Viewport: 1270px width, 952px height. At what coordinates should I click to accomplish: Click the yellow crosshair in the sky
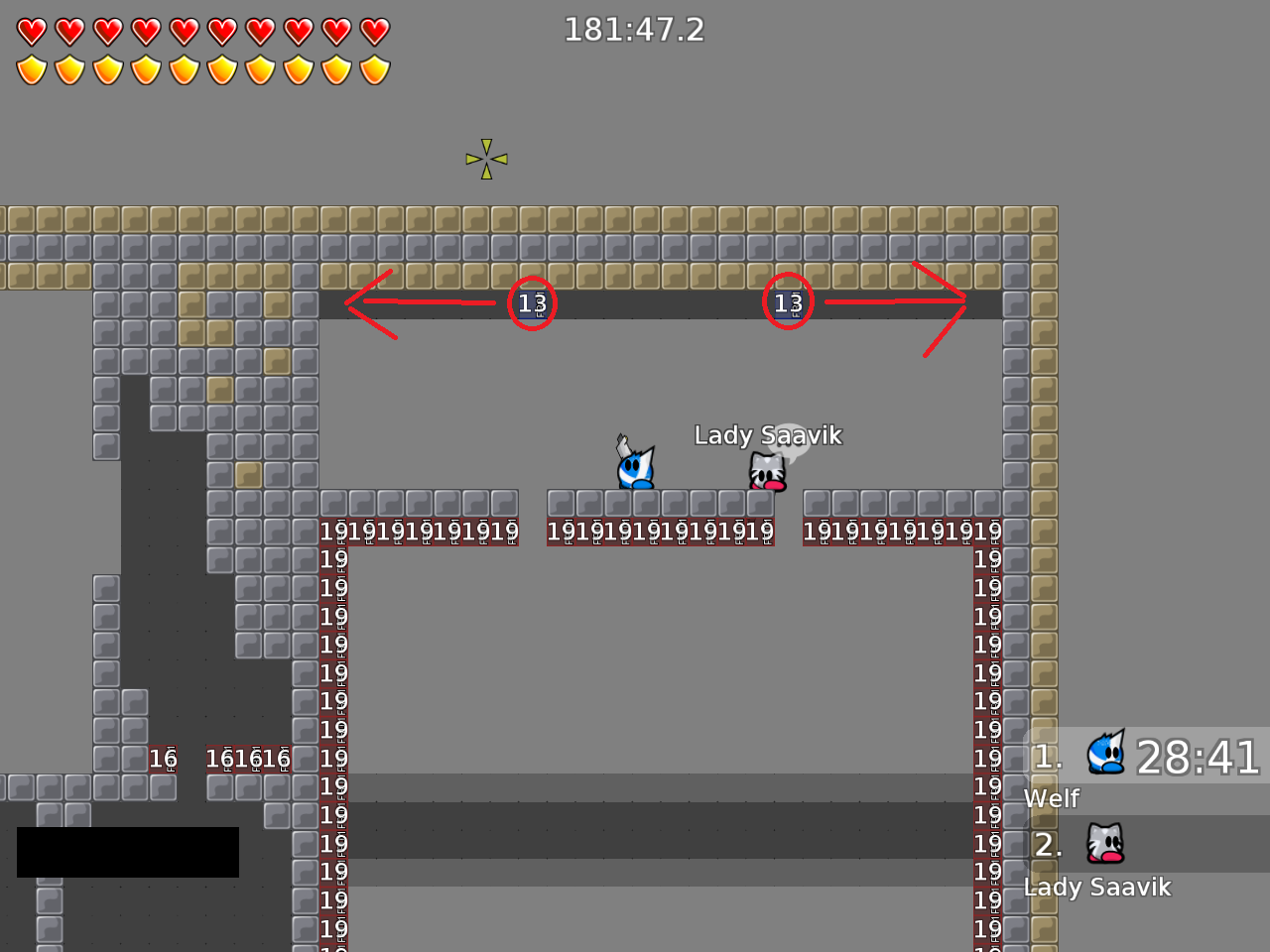point(485,159)
